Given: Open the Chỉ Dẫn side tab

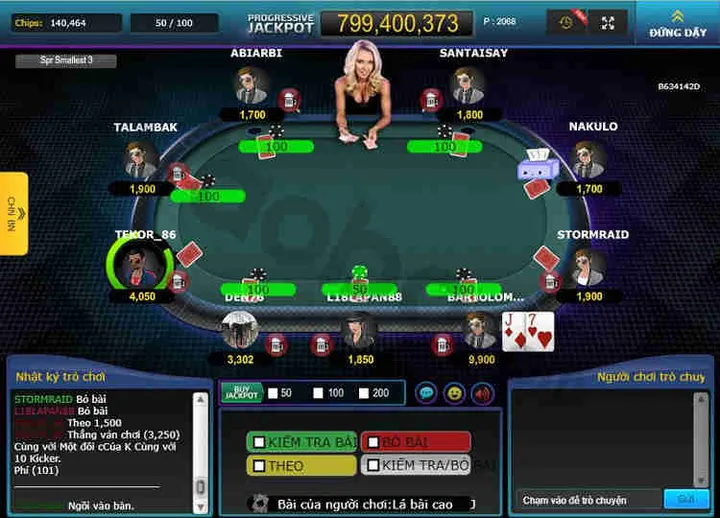Looking at the screenshot, I should 13,213.
